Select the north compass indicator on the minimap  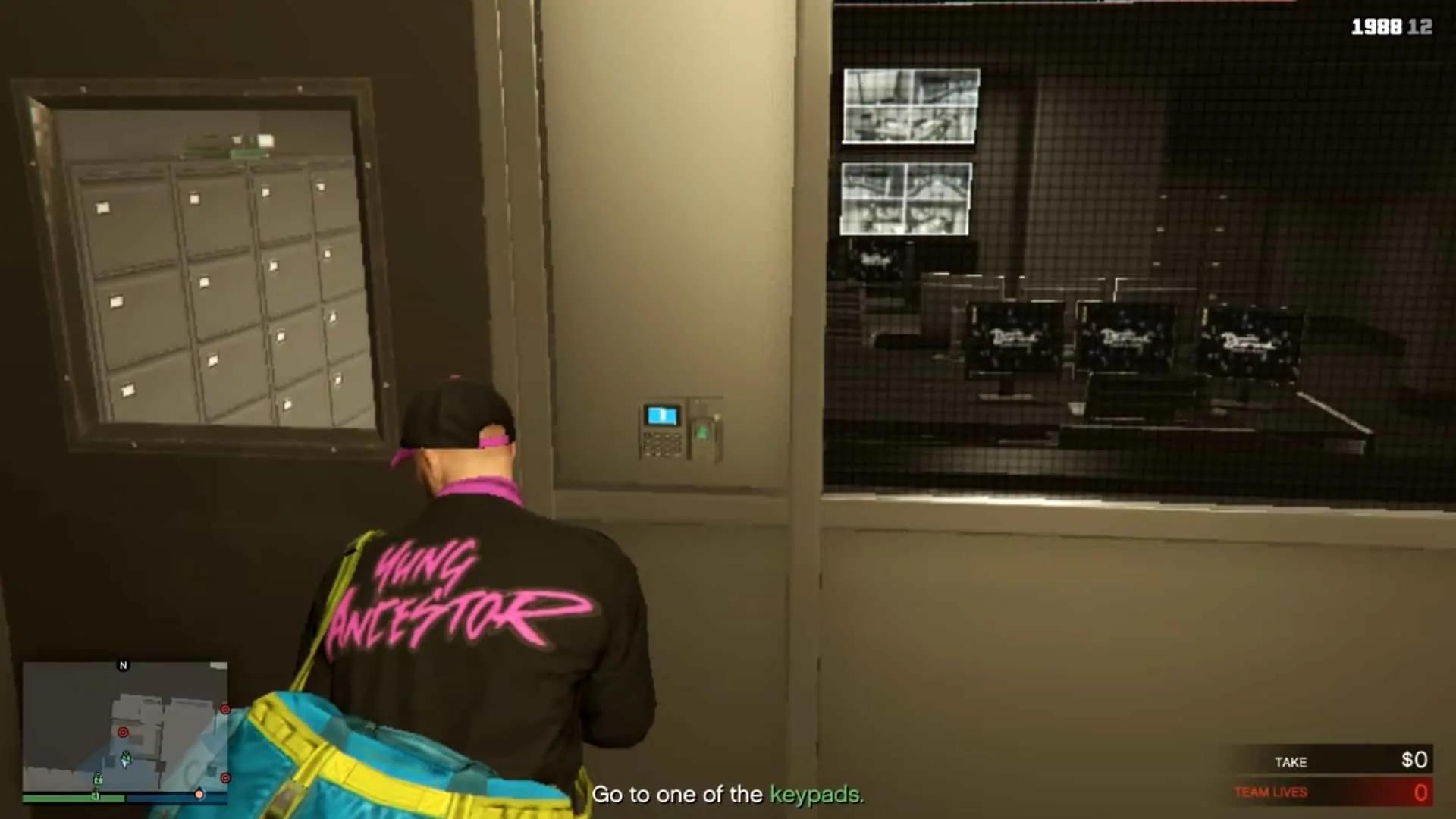[x=123, y=666]
